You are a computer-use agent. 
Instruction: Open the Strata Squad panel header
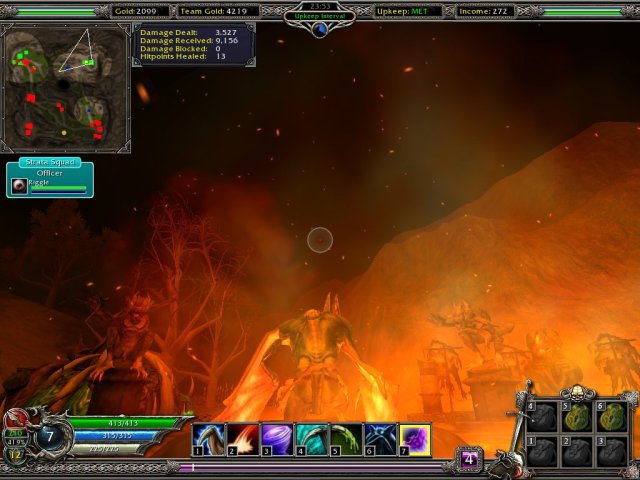click(51, 162)
